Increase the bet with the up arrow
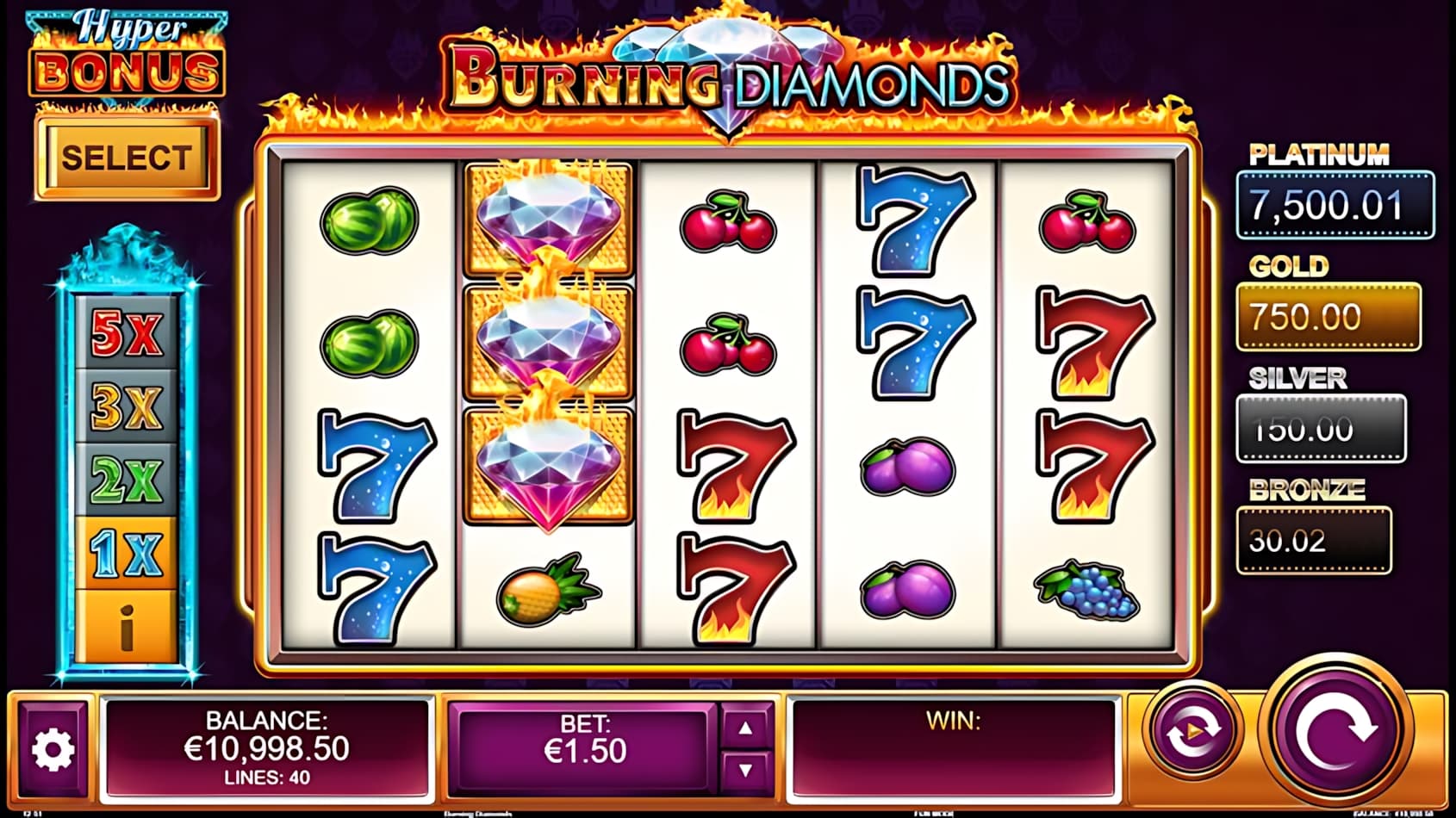Screen dimensions: 1456x818 pos(744,728)
